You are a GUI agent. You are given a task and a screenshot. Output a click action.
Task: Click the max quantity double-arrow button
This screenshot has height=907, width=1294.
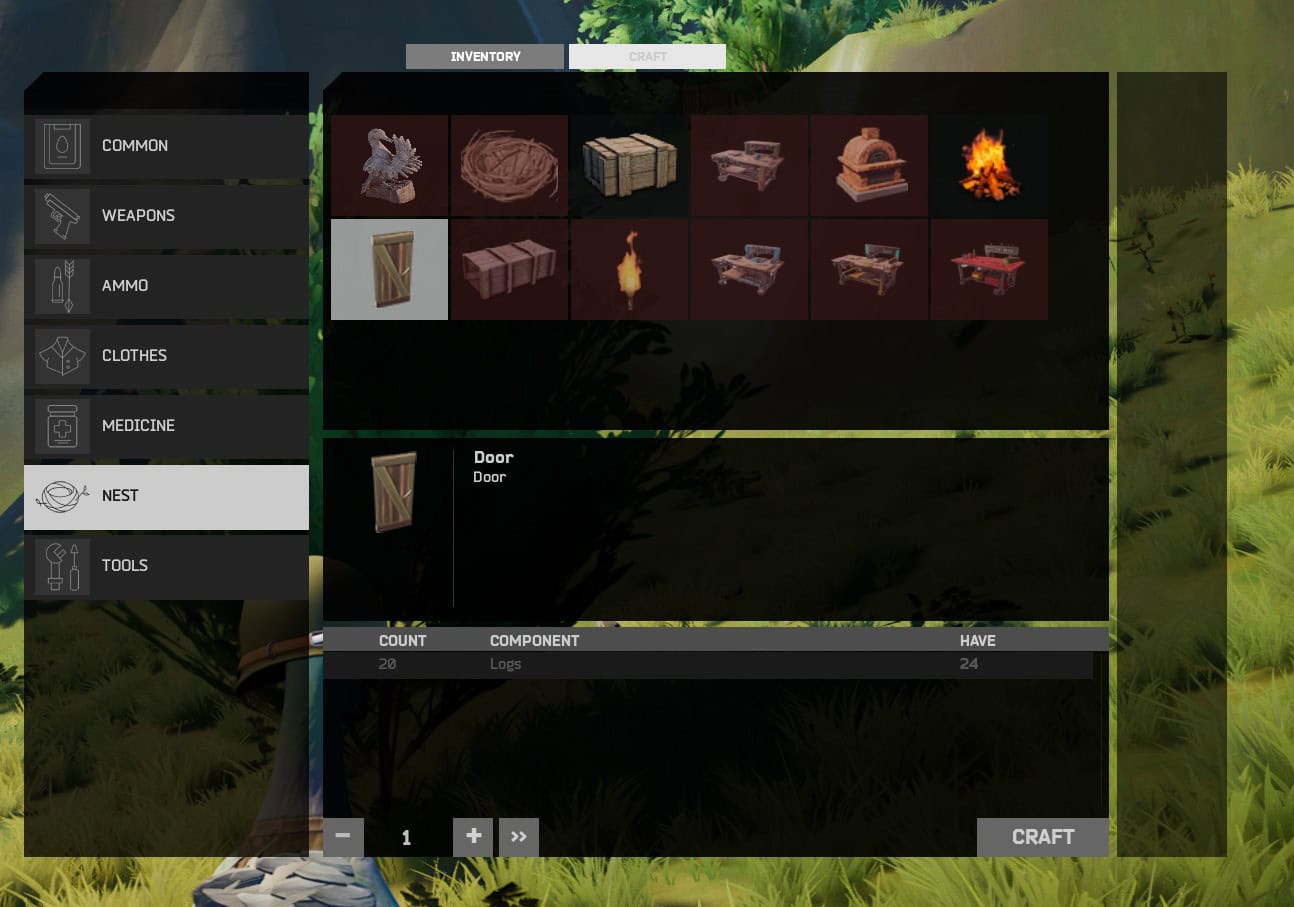[x=518, y=837]
